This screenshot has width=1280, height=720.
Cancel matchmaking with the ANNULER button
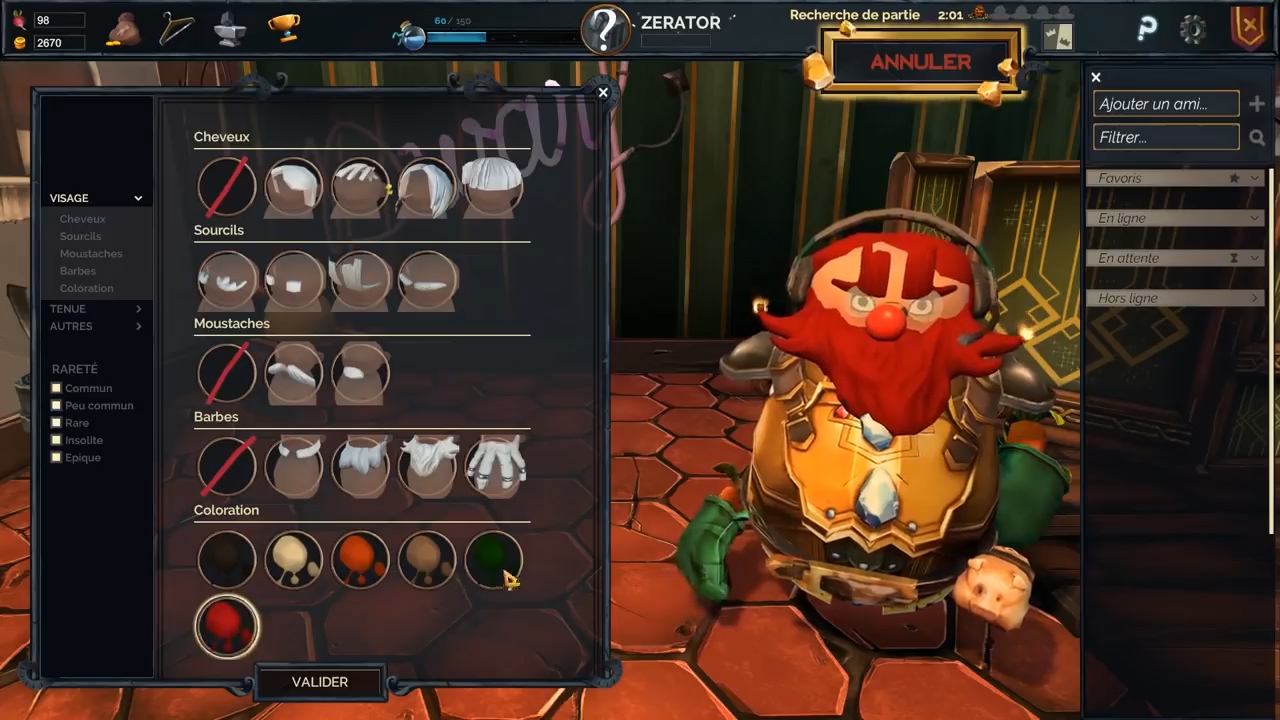(920, 62)
